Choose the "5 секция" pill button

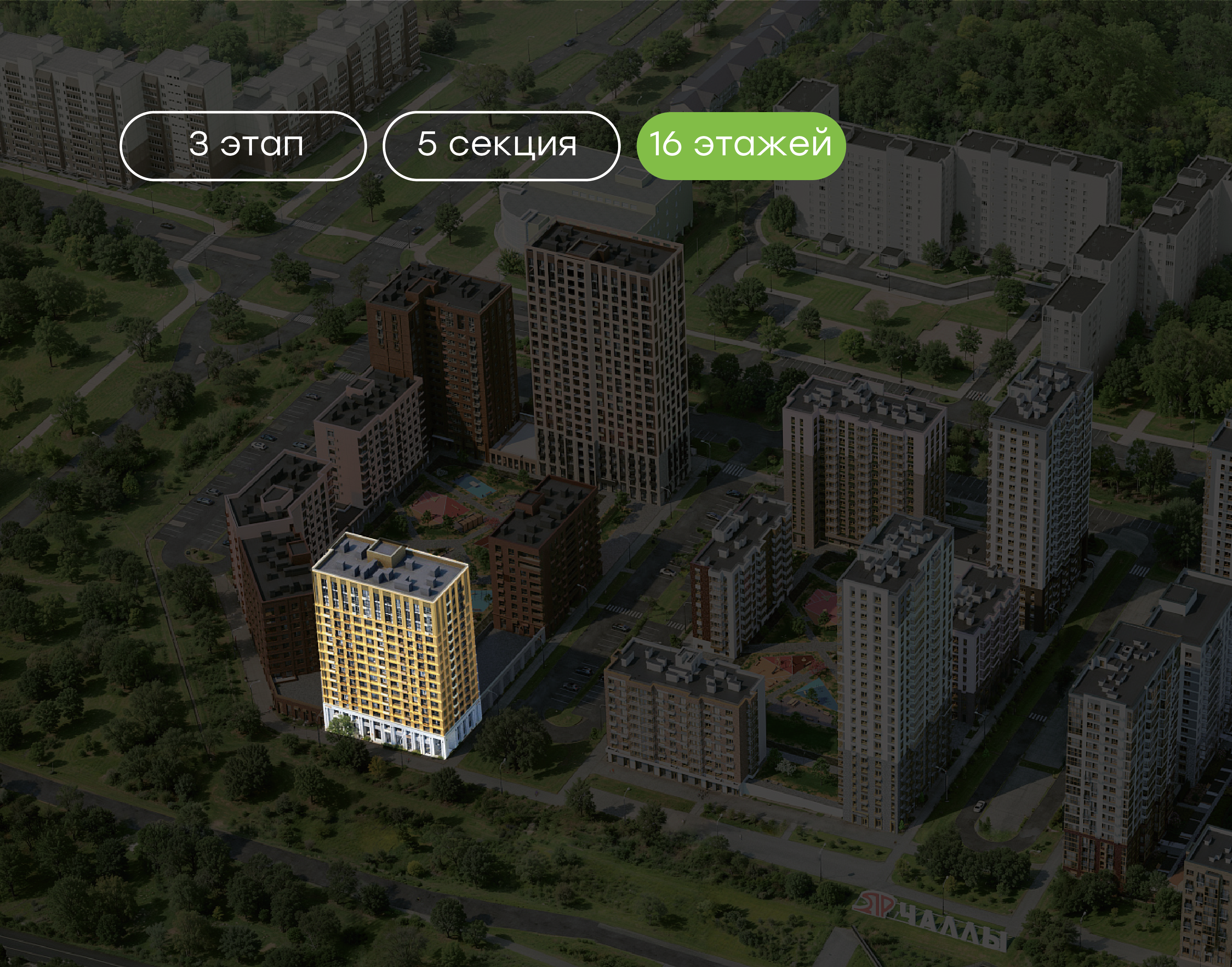coord(501,146)
